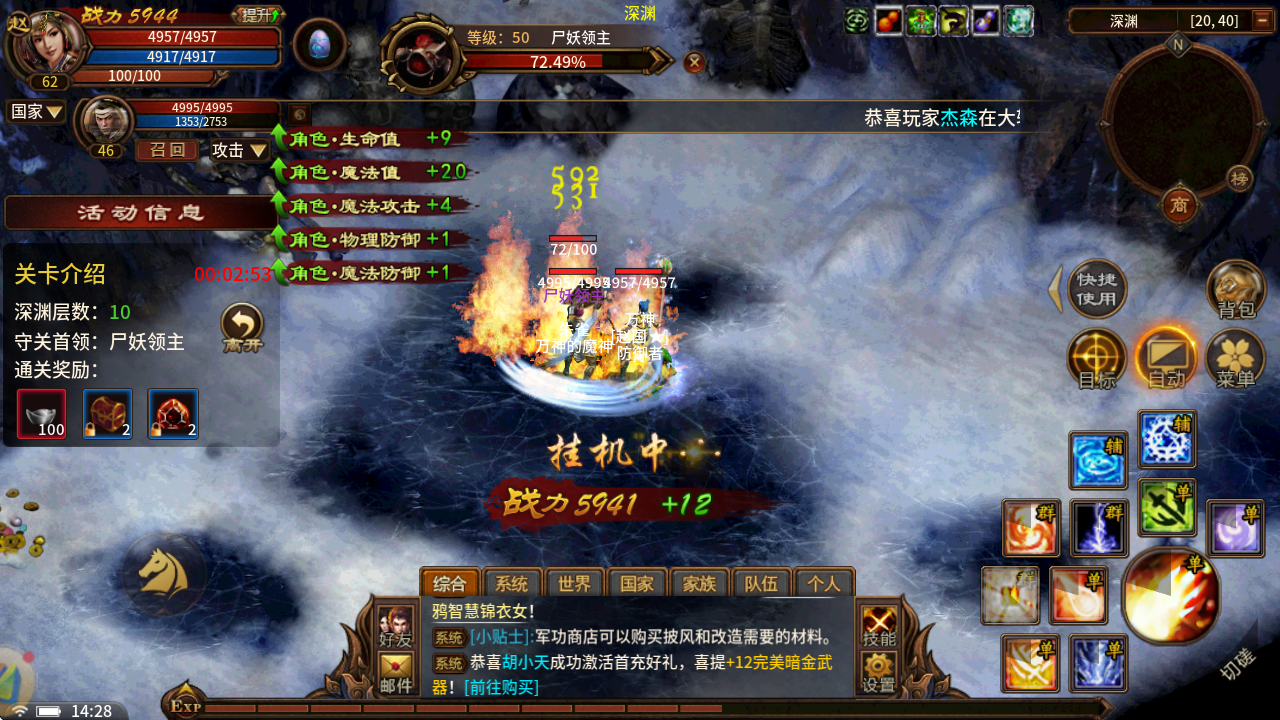Click the 前往购买 link in chat
This screenshot has width=1280, height=720.
pyautogui.click(x=500, y=687)
